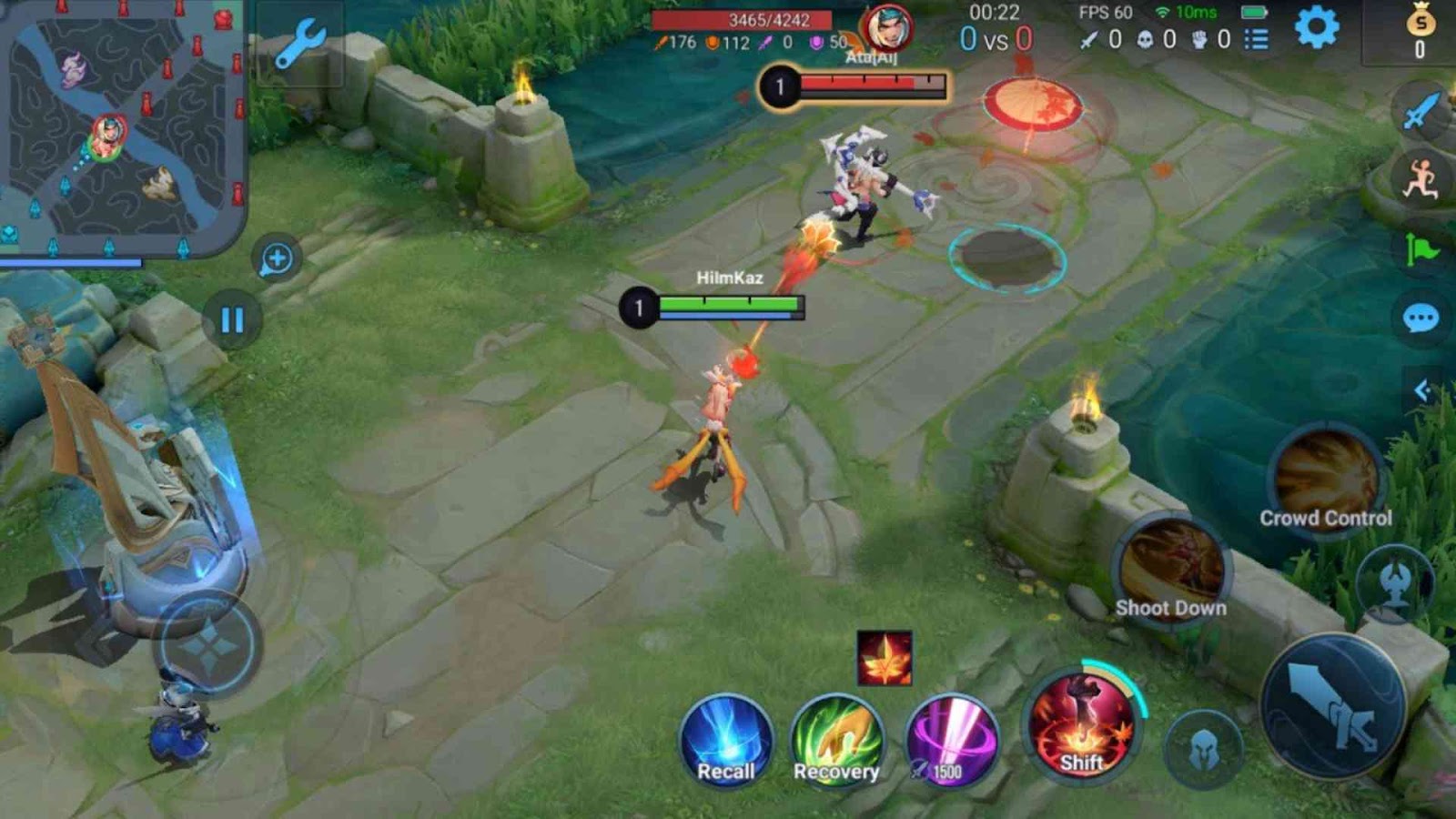Pause the game
The image size is (1456, 819).
click(232, 319)
